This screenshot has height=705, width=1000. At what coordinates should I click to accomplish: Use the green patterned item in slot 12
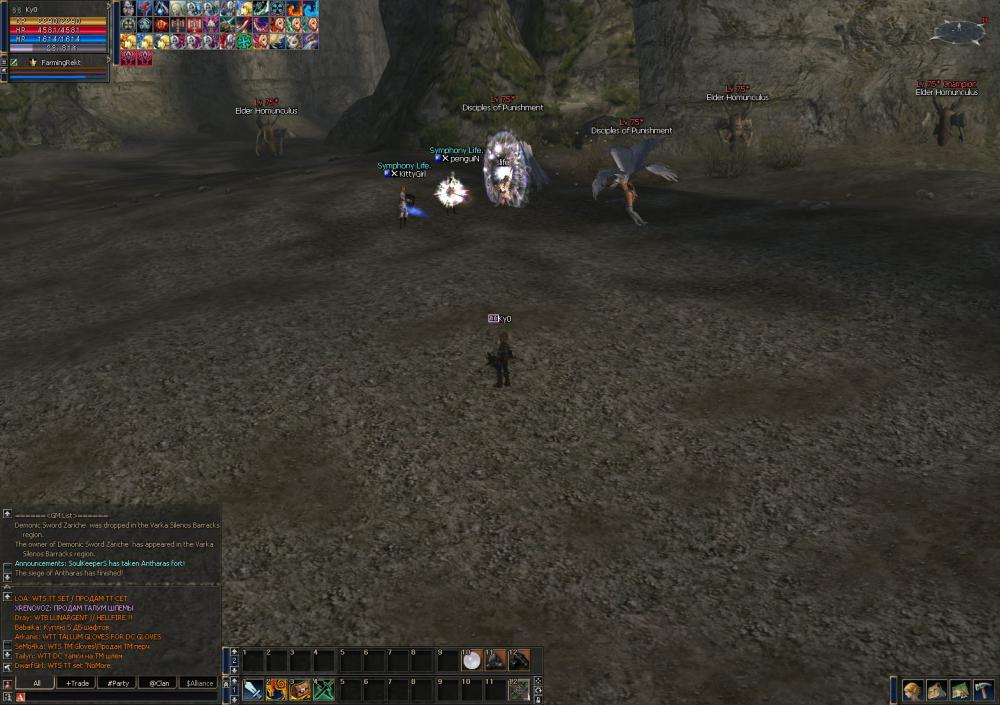(519, 689)
